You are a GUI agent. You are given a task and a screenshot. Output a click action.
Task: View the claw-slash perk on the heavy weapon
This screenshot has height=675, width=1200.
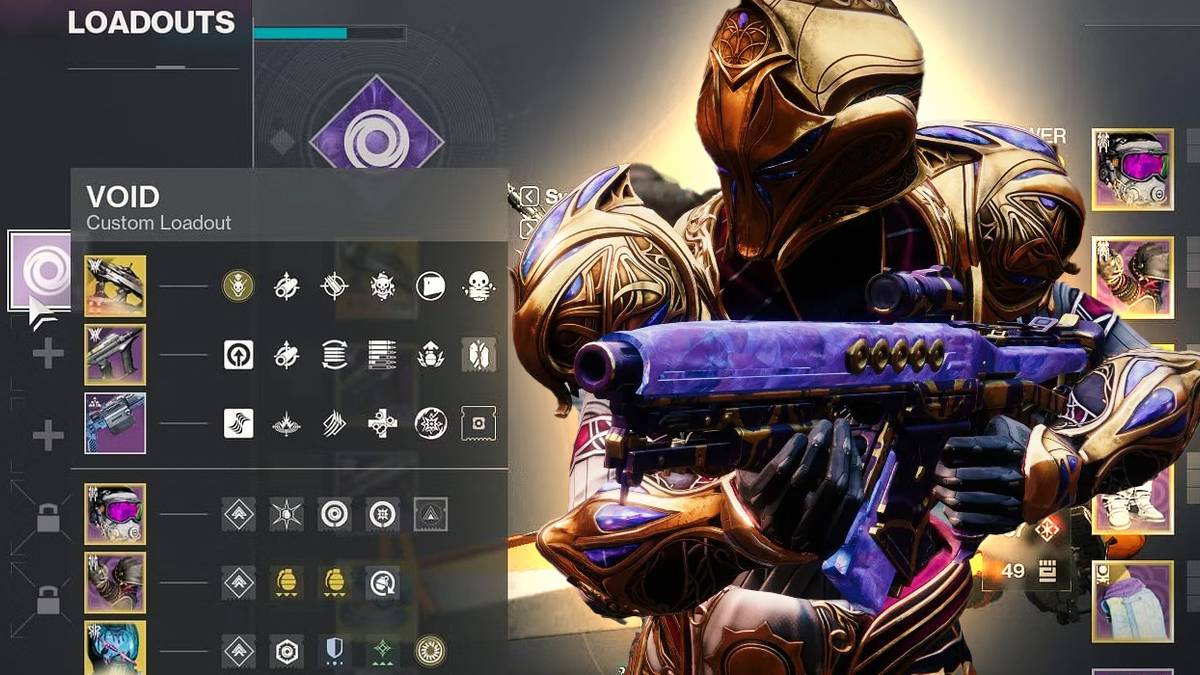334,423
